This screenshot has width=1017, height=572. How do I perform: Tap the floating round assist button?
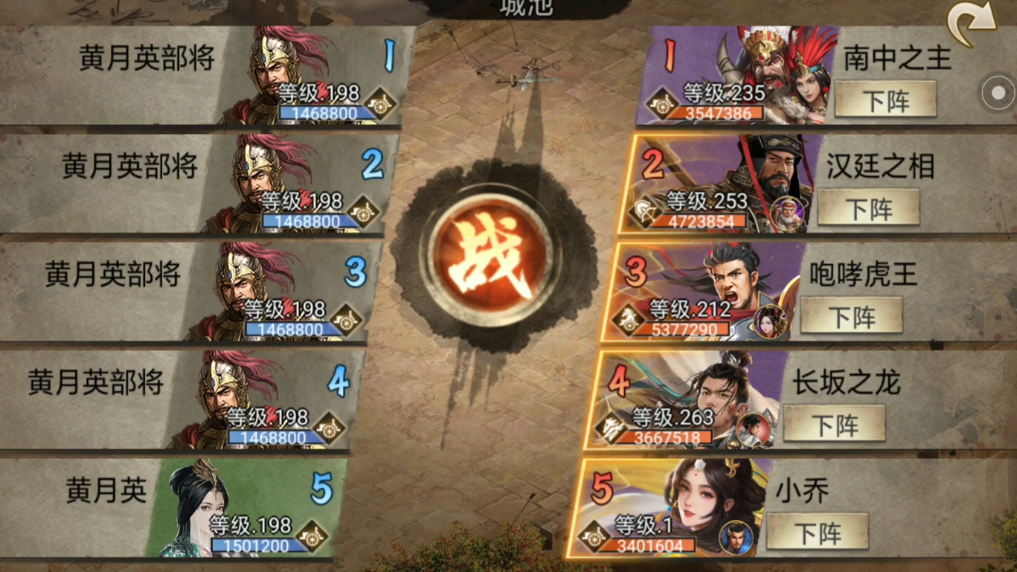point(997,93)
